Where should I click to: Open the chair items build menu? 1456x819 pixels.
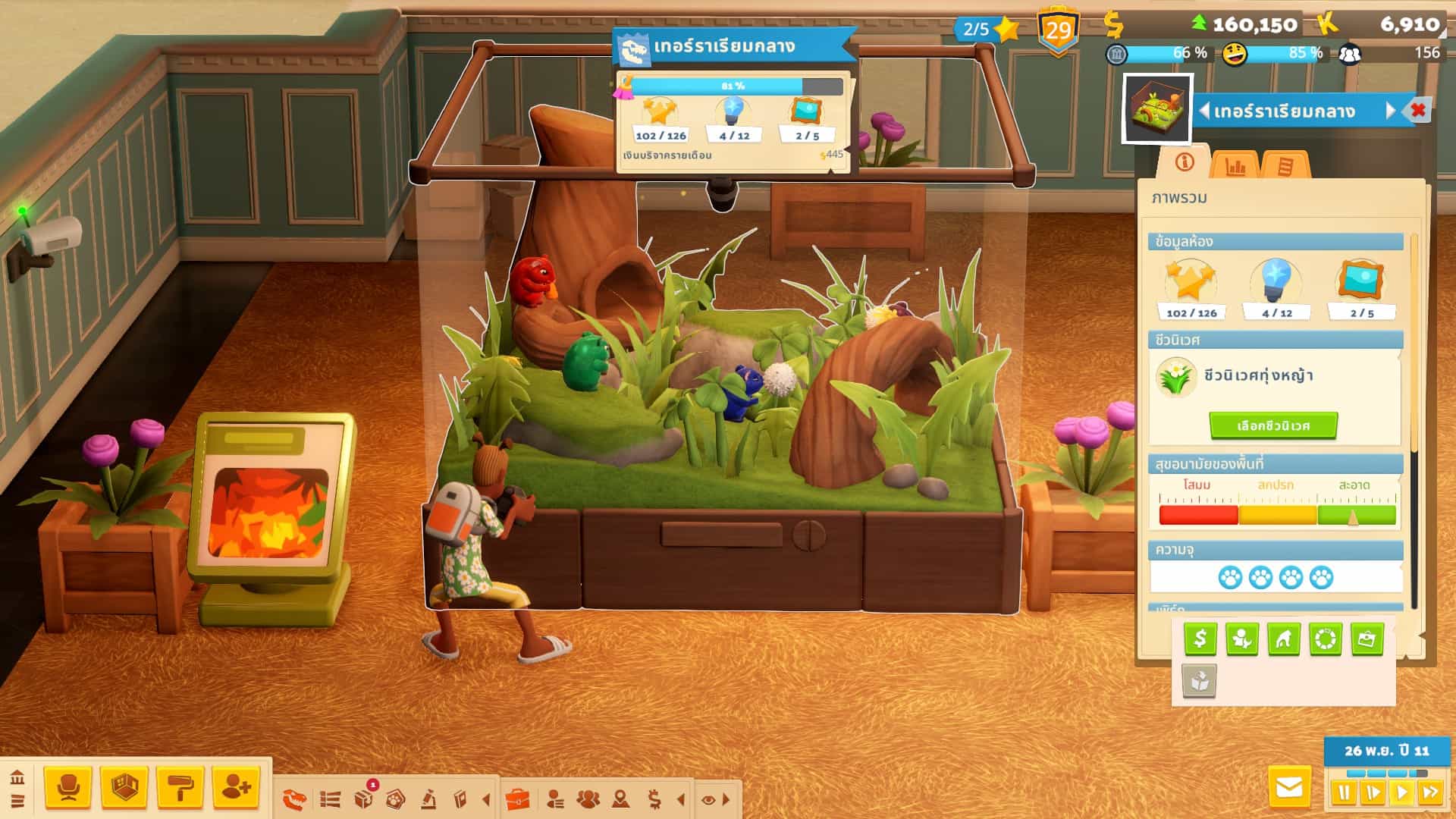coord(68,787)
